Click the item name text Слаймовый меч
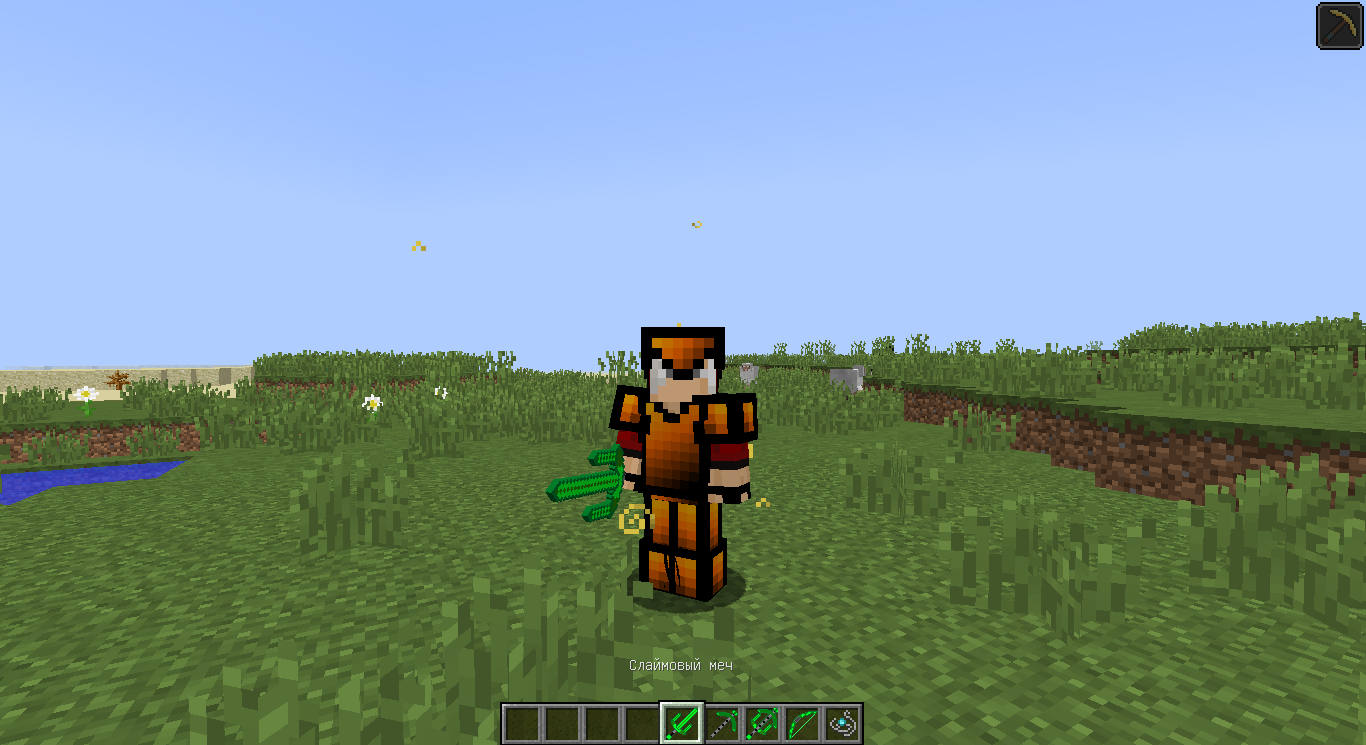Image resolution: width=1366 pixels, height=745 pixels. click(x=683, y=662)
